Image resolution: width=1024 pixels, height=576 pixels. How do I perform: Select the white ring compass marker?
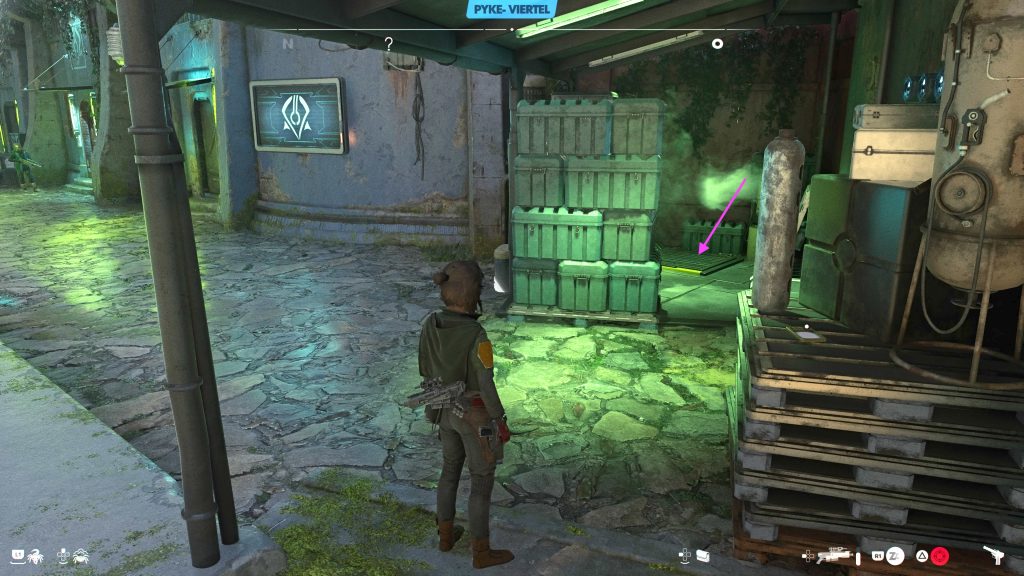717,43
